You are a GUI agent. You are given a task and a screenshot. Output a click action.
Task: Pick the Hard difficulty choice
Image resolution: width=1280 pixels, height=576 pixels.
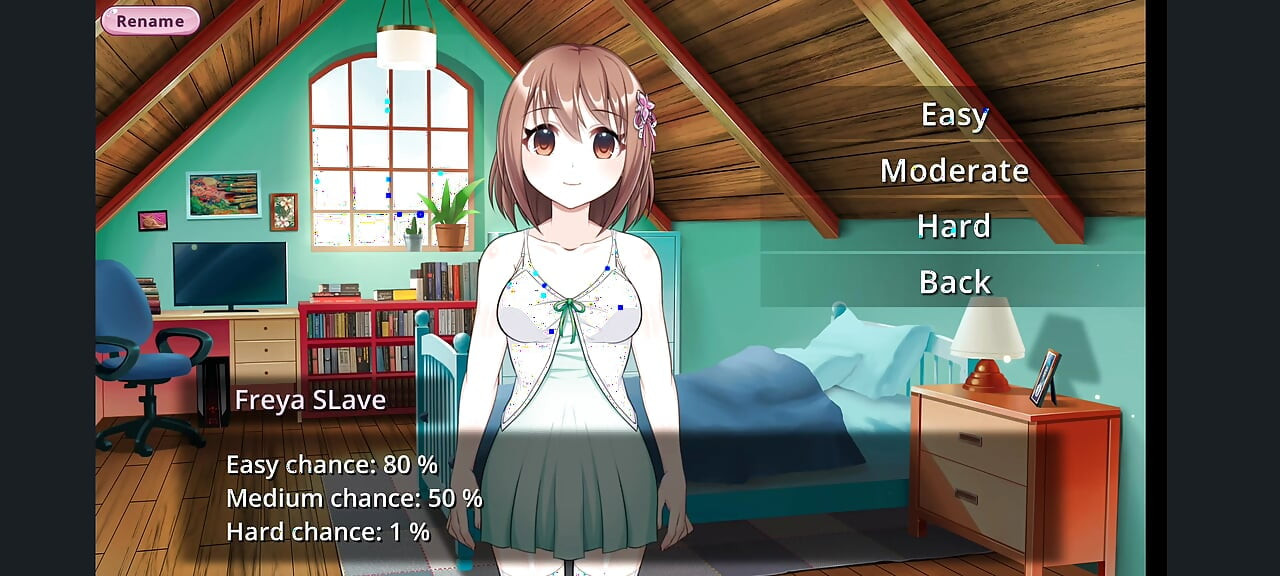point(954,227)
